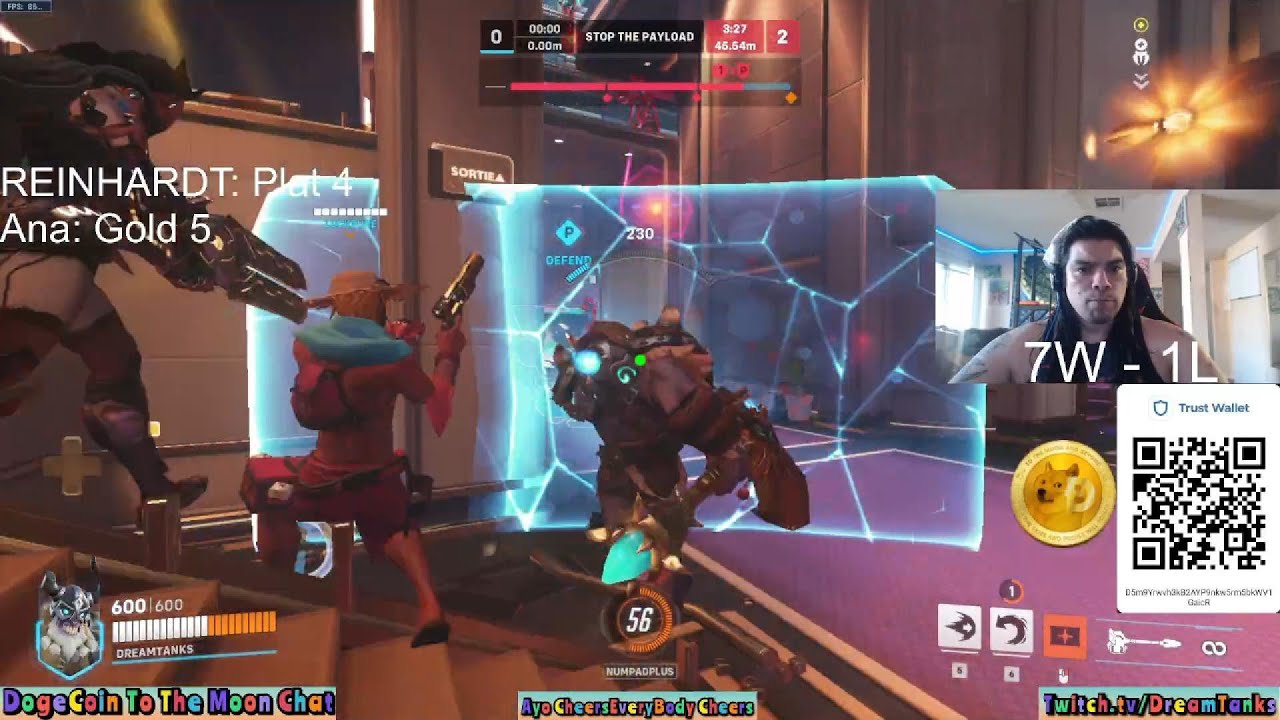
Task: Click the ultimate charge meter showing 56
Action: pyautogui.click(x=639, y=622)
